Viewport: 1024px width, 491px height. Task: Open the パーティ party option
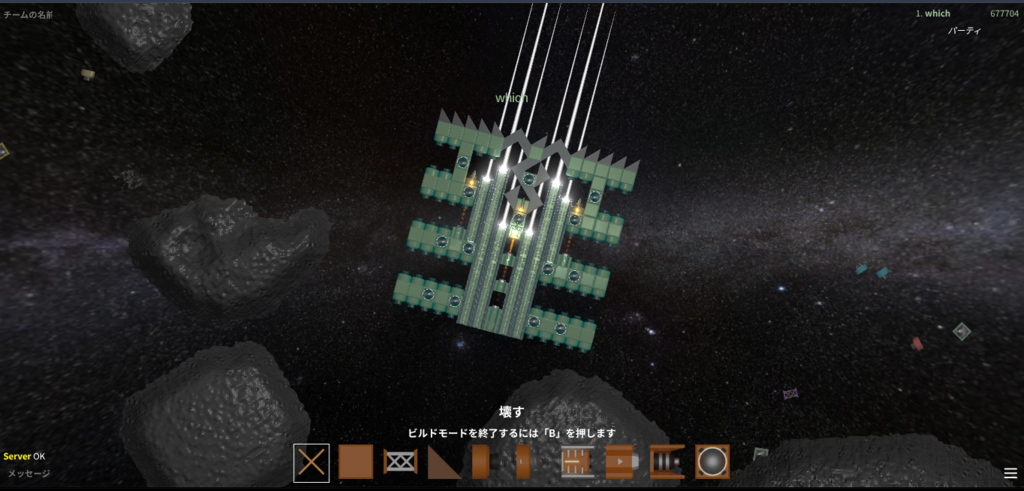click(965, 31)
